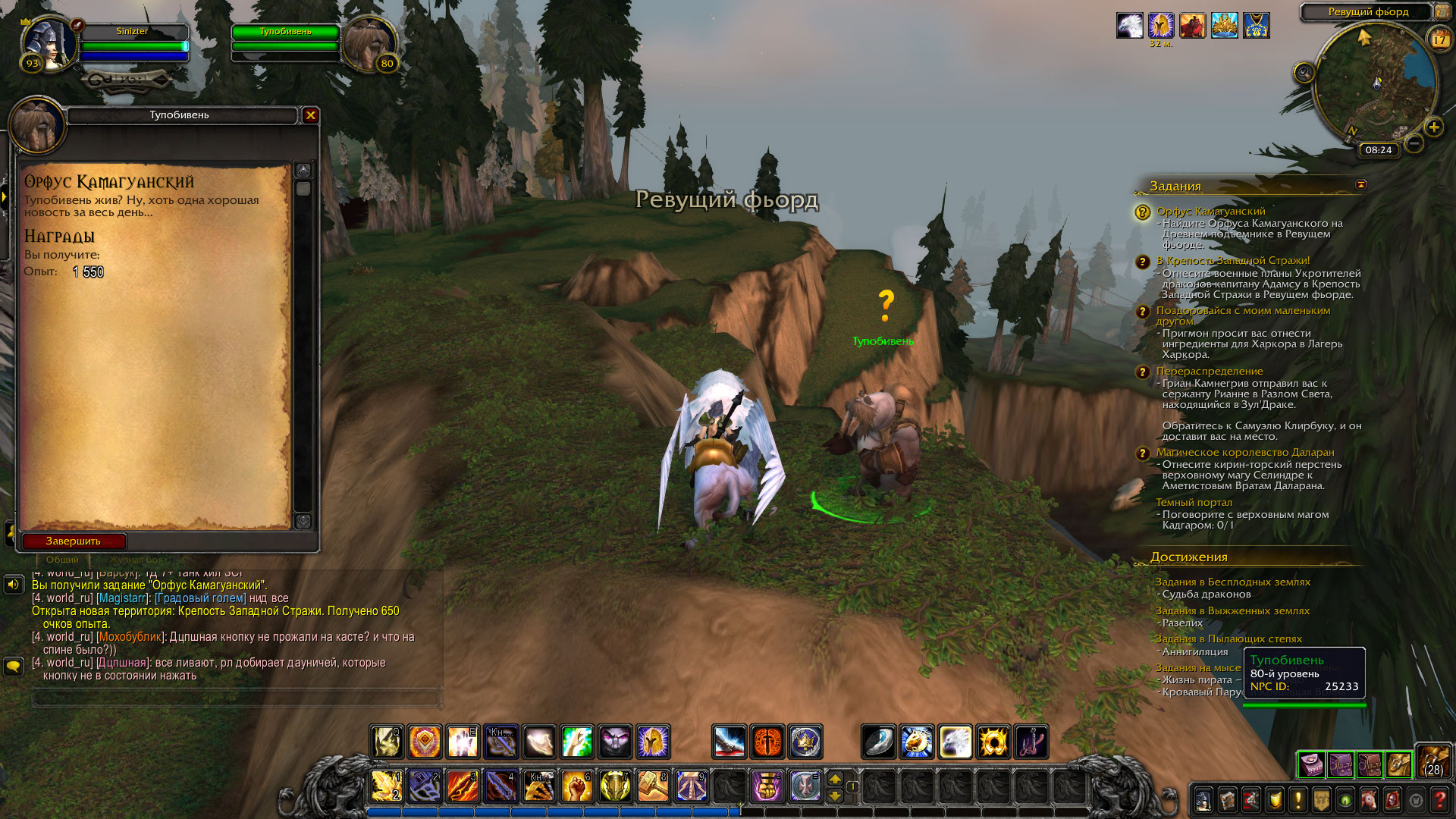Collapse the Задания objectives tracker

click(1361, 185)
